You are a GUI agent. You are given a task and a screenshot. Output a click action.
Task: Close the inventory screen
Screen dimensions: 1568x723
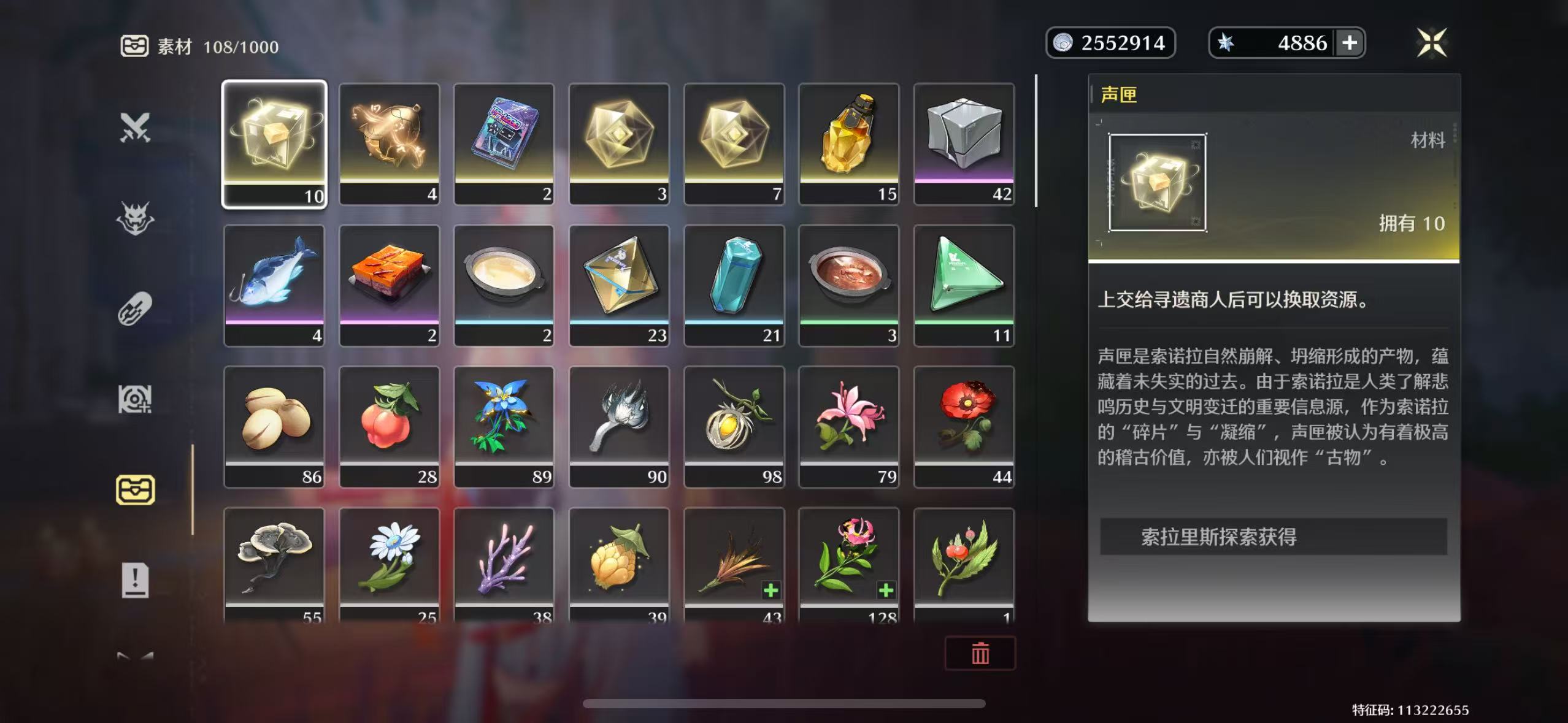coord(1432,43)
